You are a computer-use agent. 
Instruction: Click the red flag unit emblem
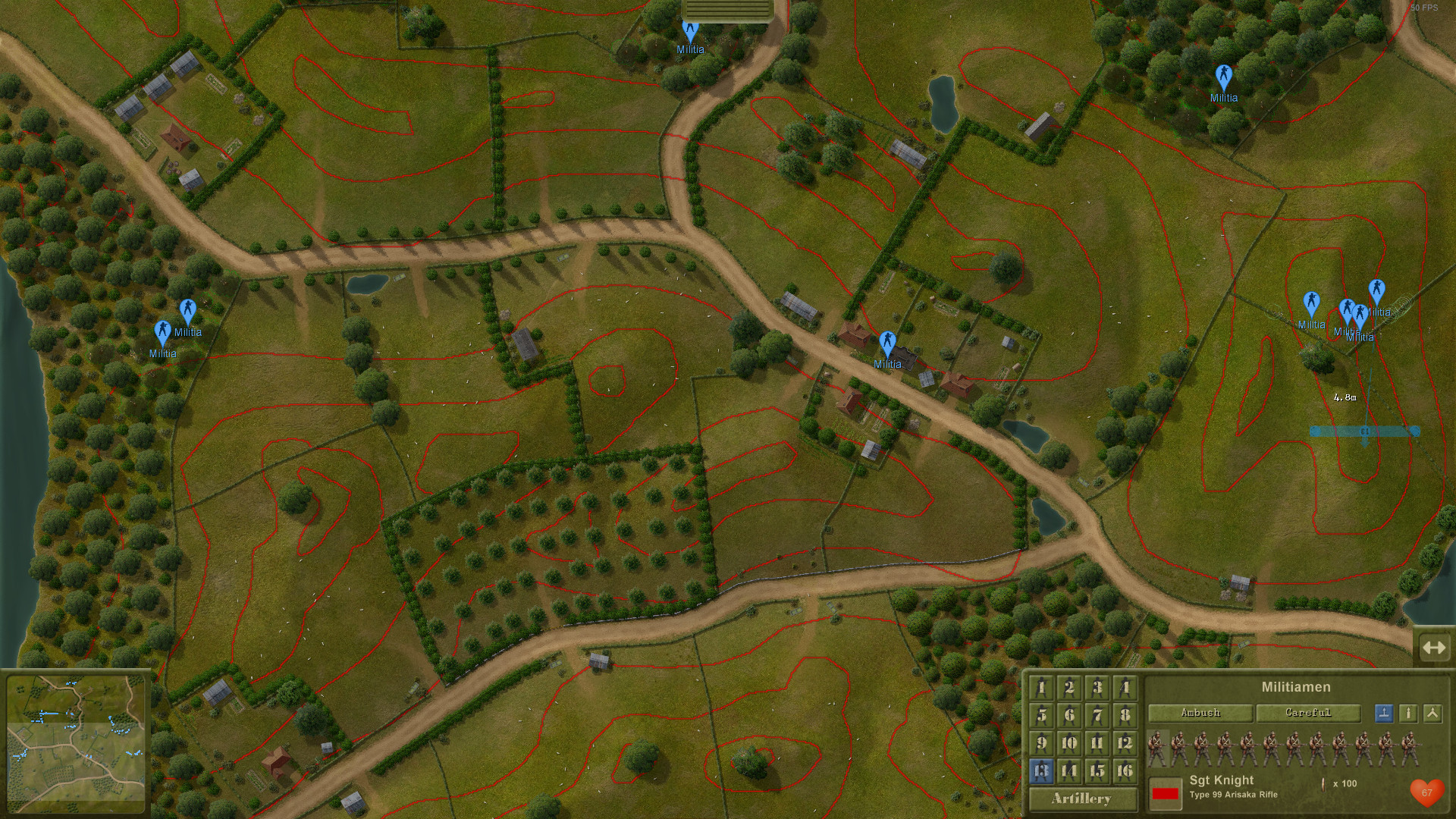point(1165,793)
